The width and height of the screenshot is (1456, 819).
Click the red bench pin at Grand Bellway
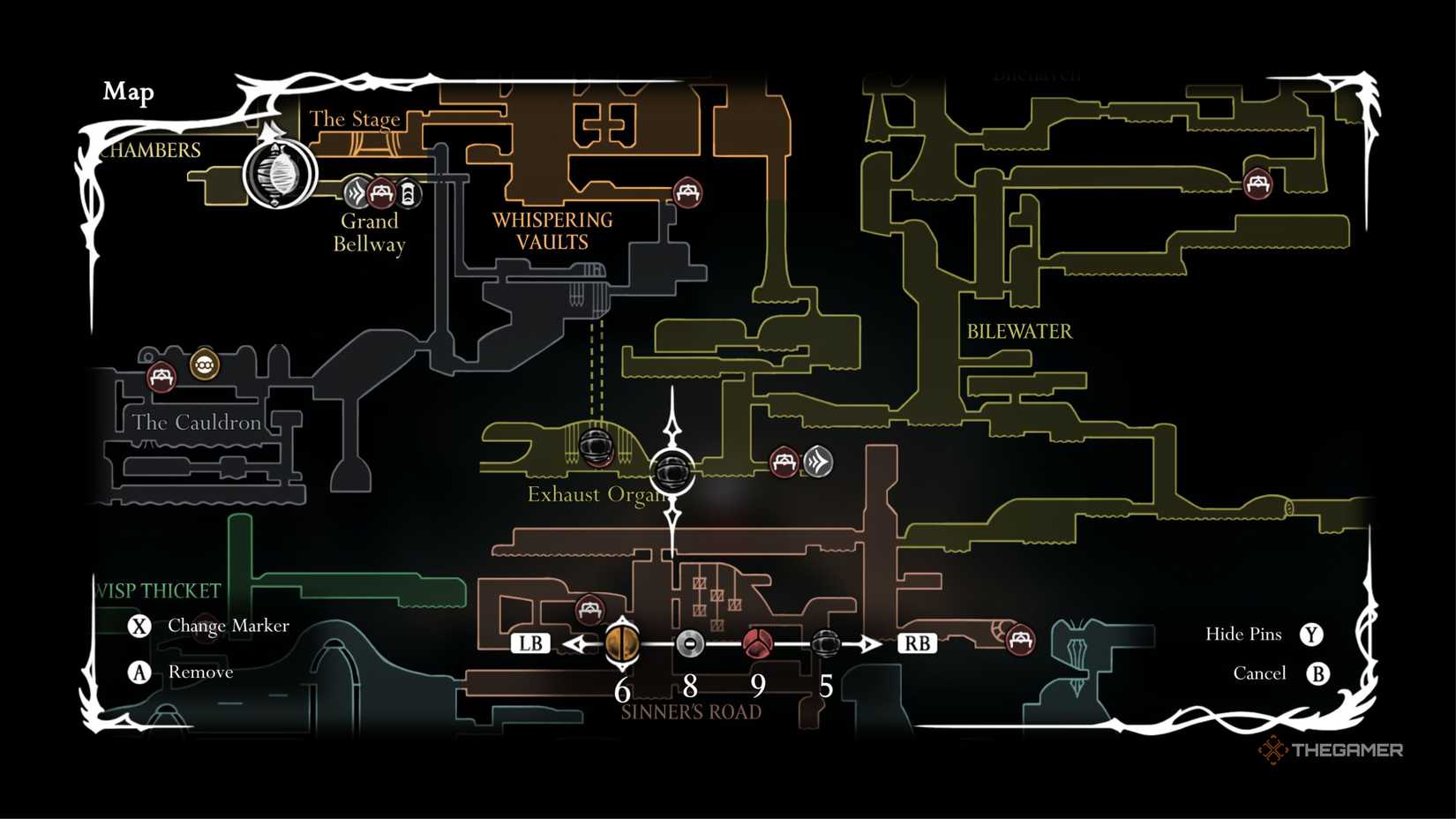click(x=381, y=192)
